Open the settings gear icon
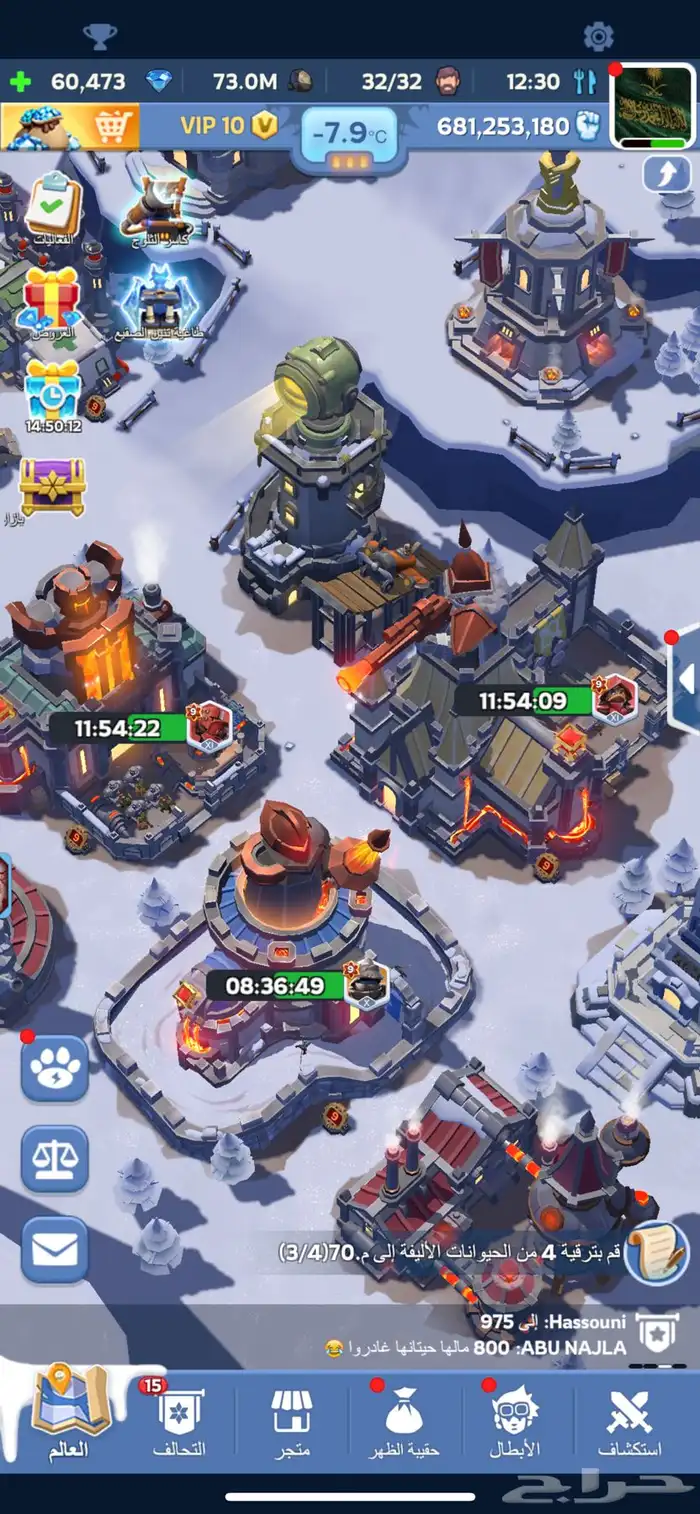The height and width of the screenshot is (1514, 700). (598, 37)
